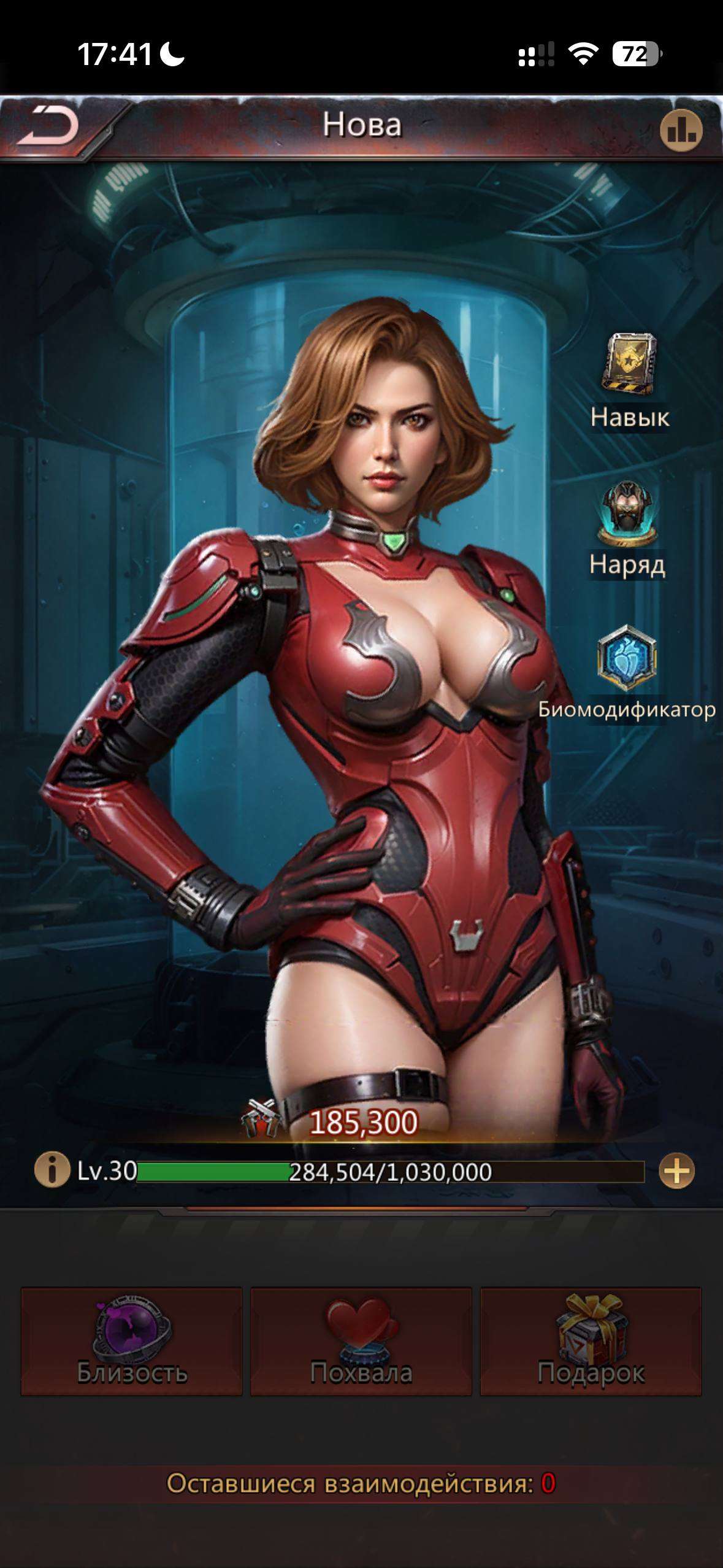Add experience with the plus button
Screen dimensions: 723x1568
(676, 1171)
